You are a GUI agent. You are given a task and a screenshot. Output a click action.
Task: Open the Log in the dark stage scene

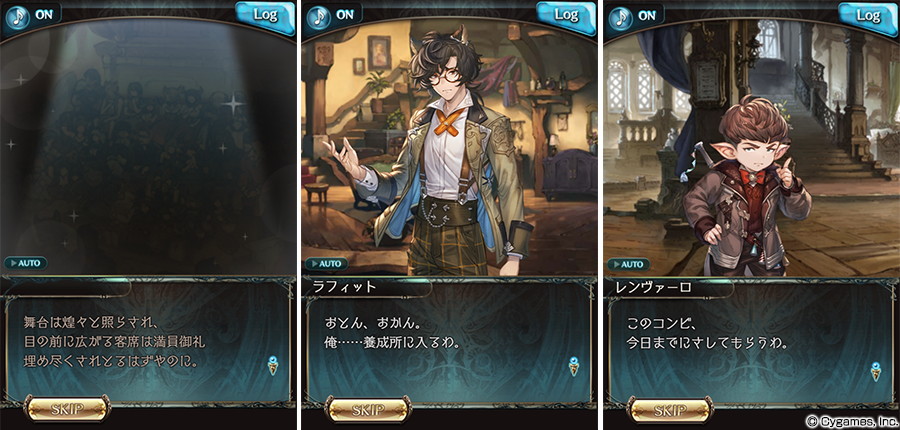tap(265, 15)
